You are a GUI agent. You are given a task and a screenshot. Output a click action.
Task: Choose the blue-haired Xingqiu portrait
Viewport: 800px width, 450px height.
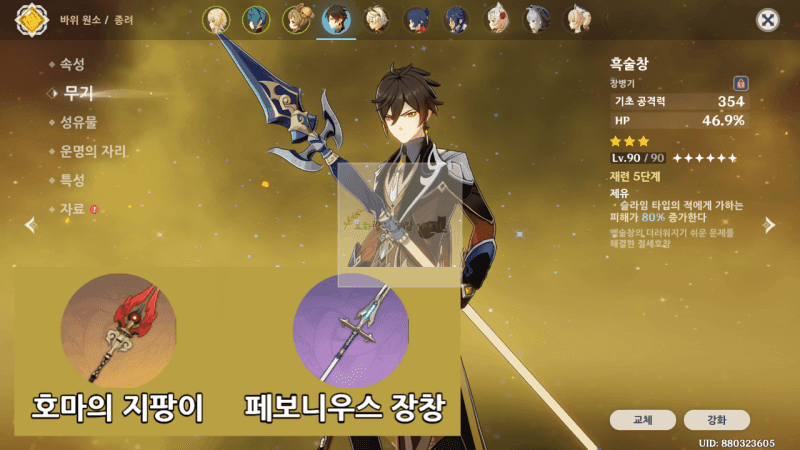pos(256,19)
